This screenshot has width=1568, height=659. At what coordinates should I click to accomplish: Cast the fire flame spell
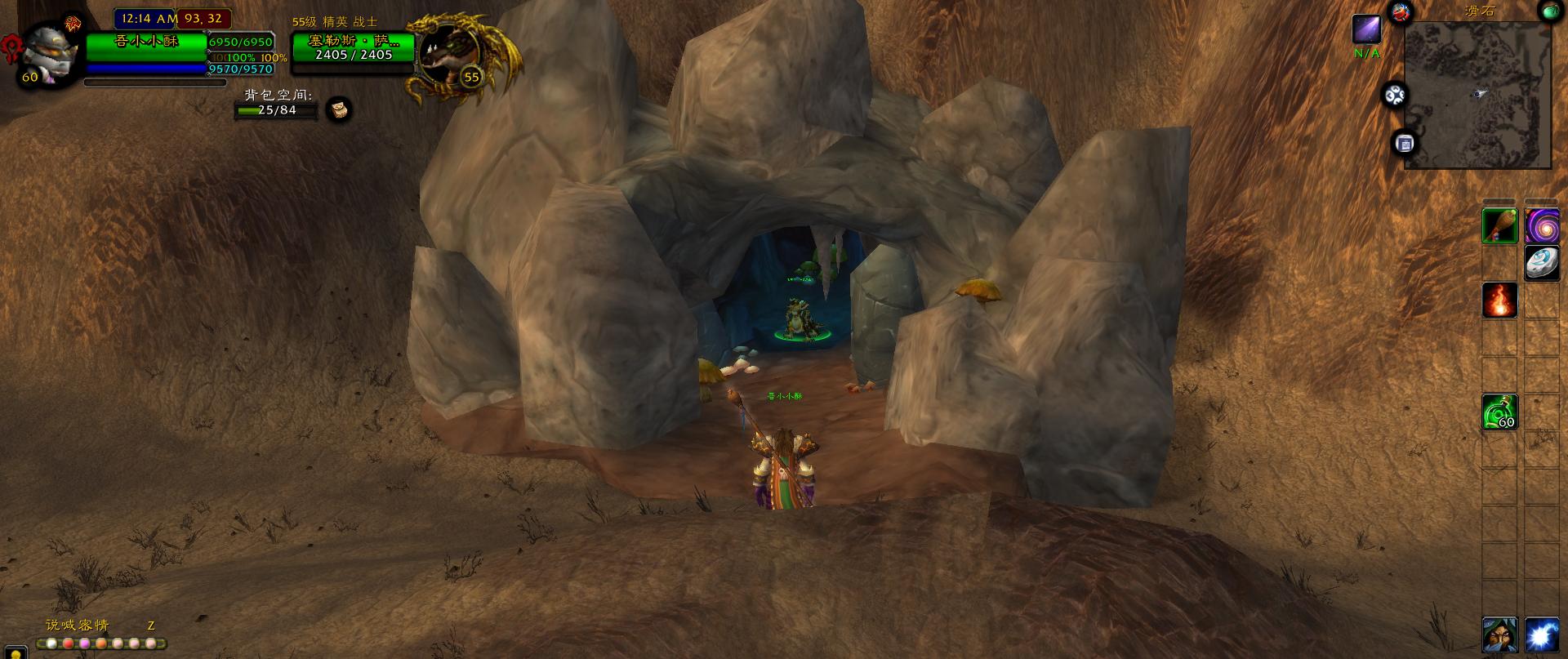[x=1500, y=301]
